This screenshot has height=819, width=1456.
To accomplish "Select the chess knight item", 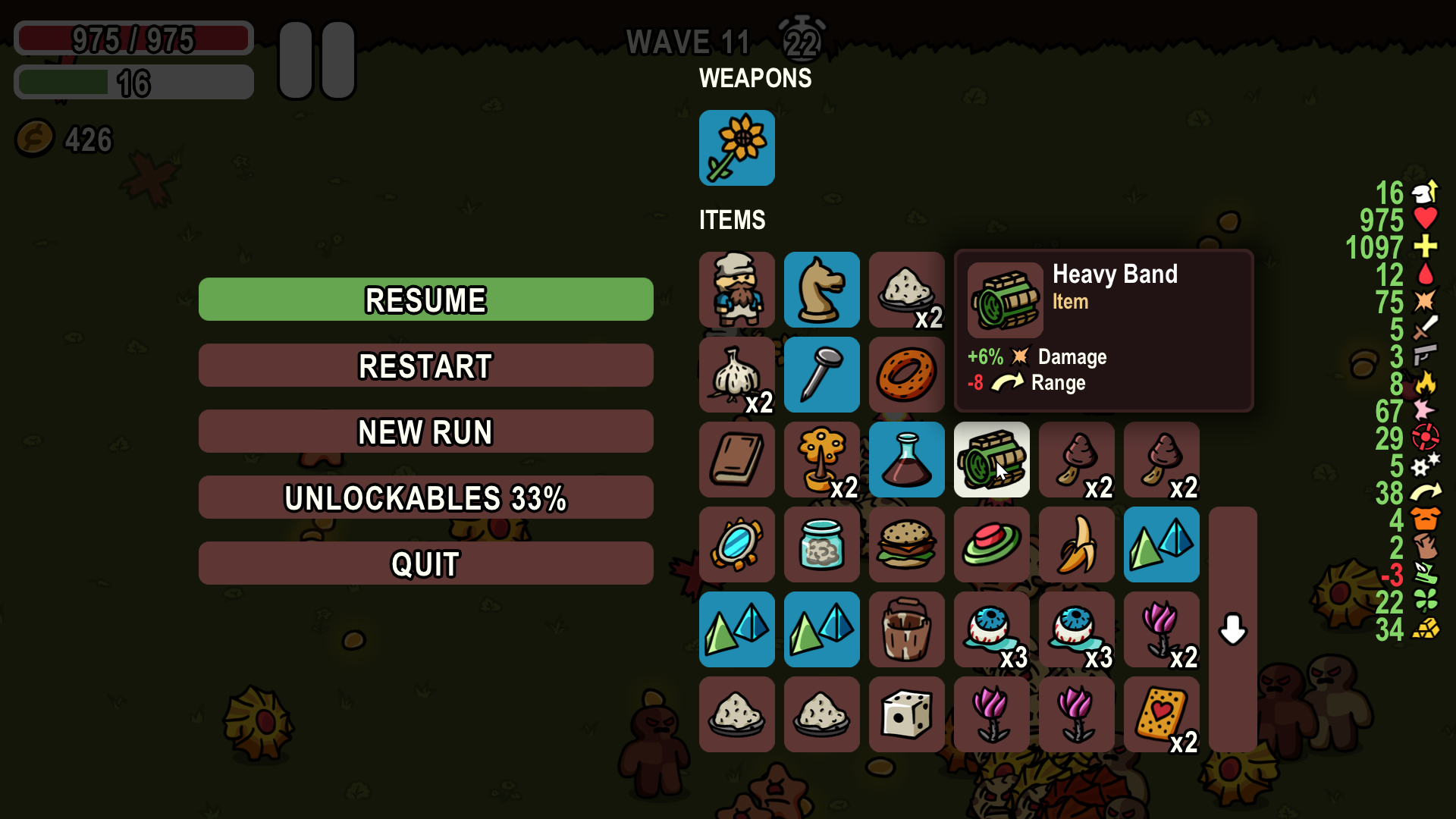I will point(821,290).
